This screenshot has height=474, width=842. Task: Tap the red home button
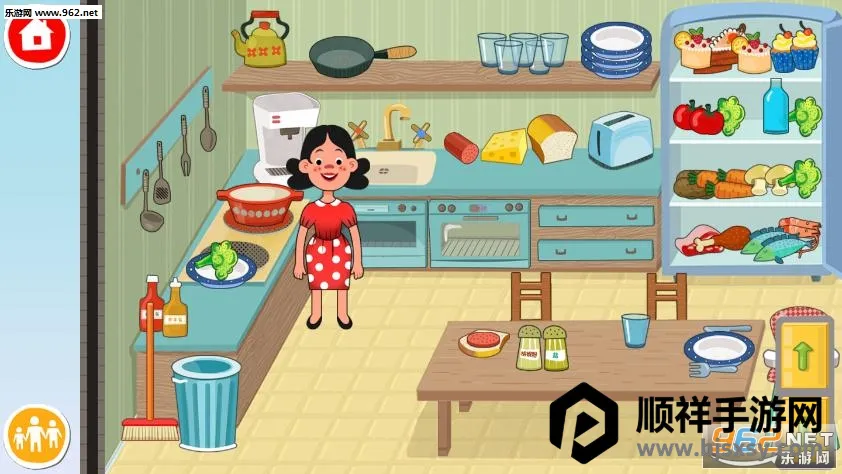36,36
